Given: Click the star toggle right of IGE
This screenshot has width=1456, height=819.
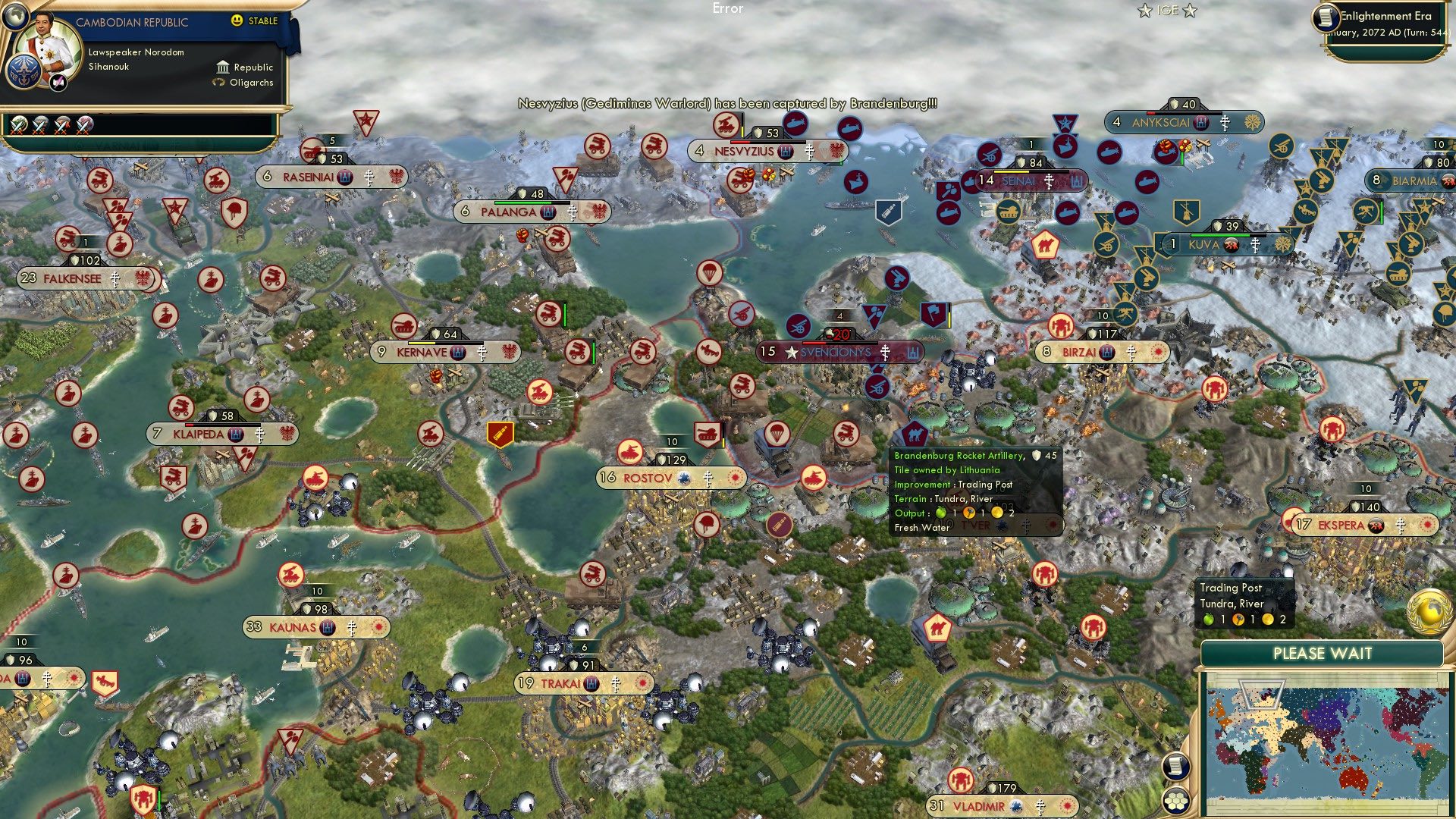Looking at the screenshot, I should pyautogui.click(x=1190, y=11).
